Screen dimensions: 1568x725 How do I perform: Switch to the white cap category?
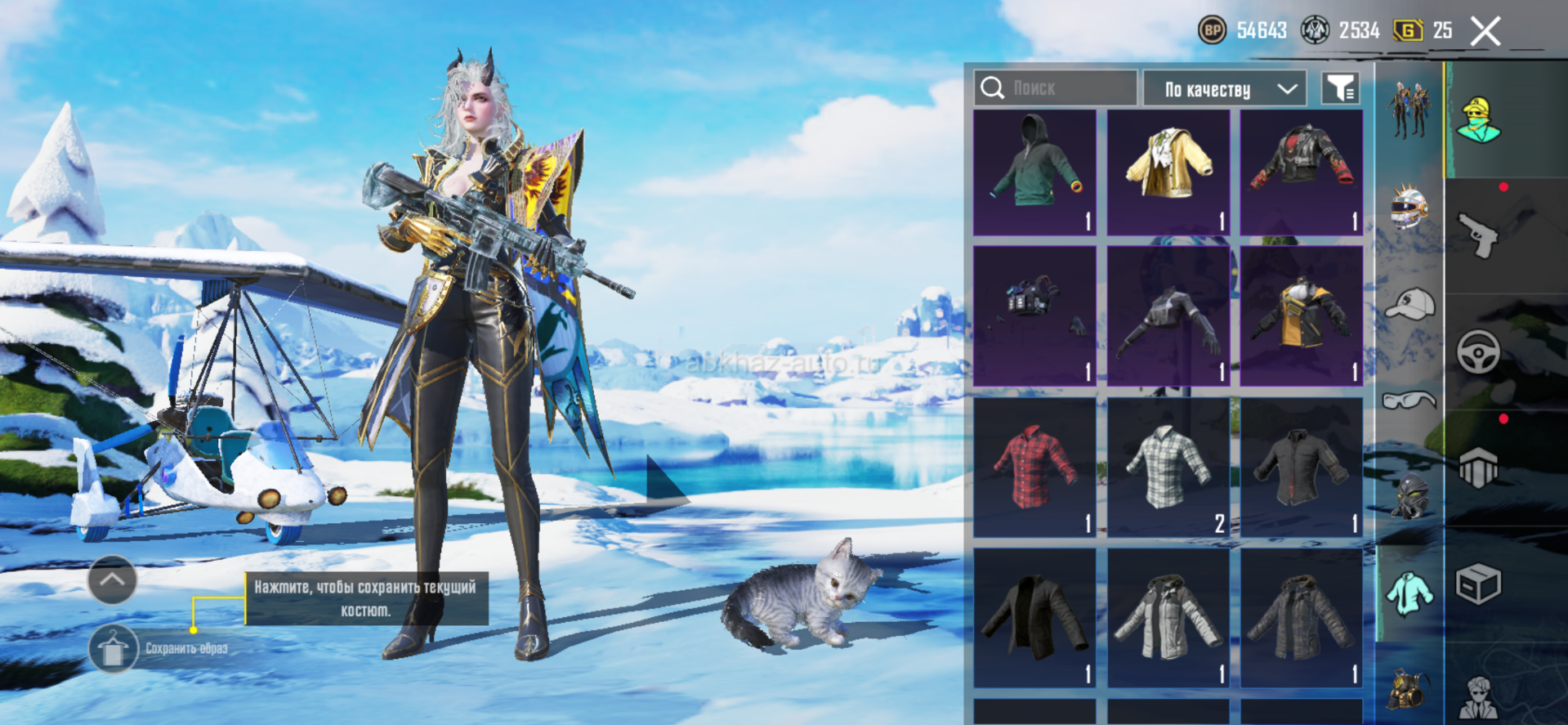(1409, 304)
